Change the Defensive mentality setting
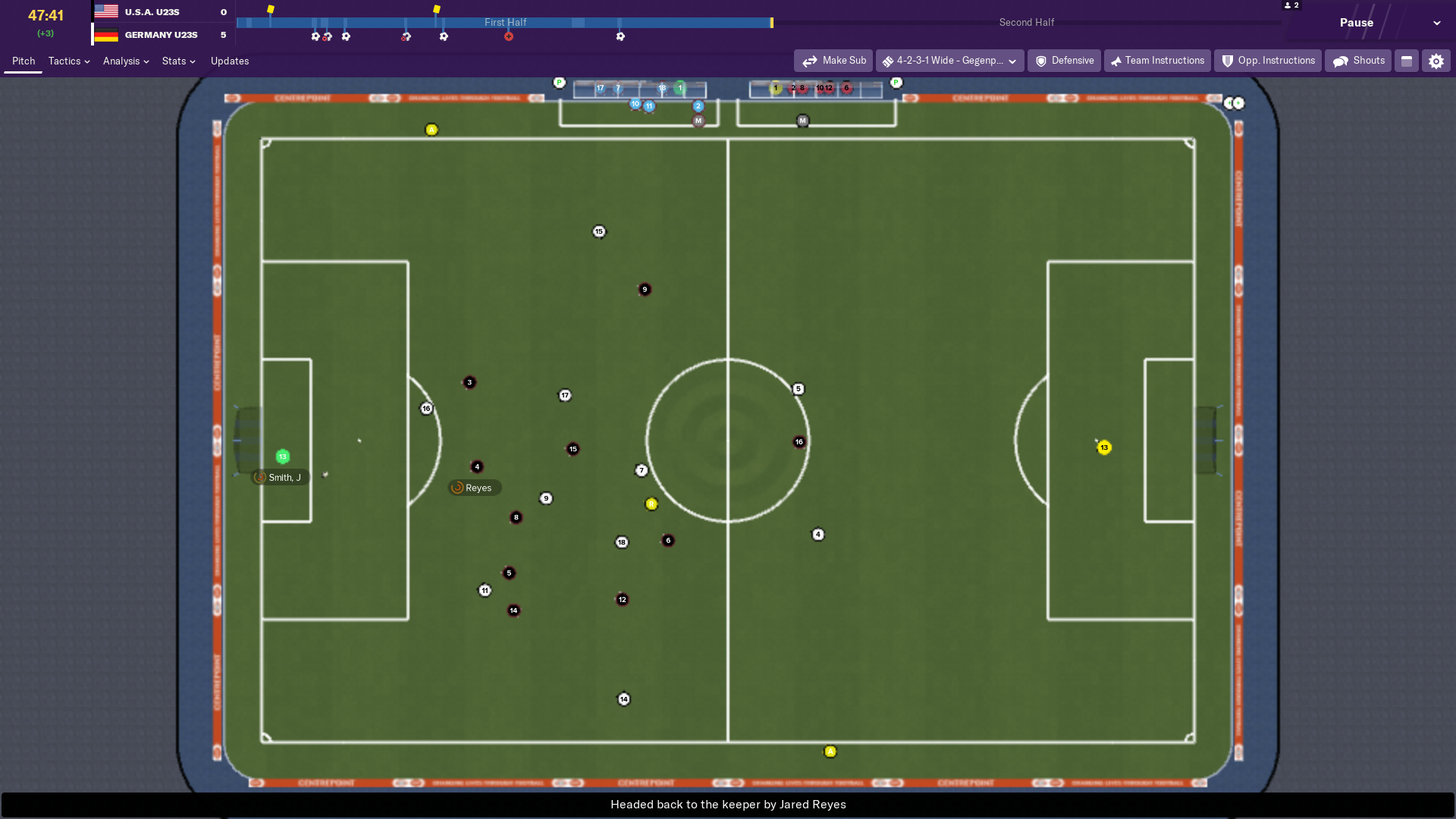Screen dimensions: 1456x819 tap(1064, 61)
